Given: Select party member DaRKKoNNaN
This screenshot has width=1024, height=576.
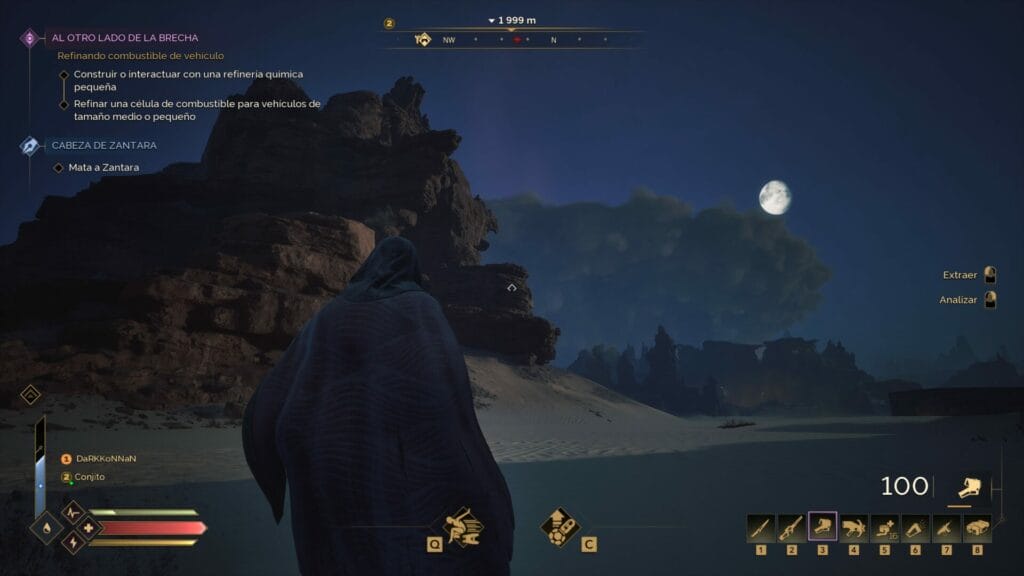Looking at the screenshot, I should (105, 458).
